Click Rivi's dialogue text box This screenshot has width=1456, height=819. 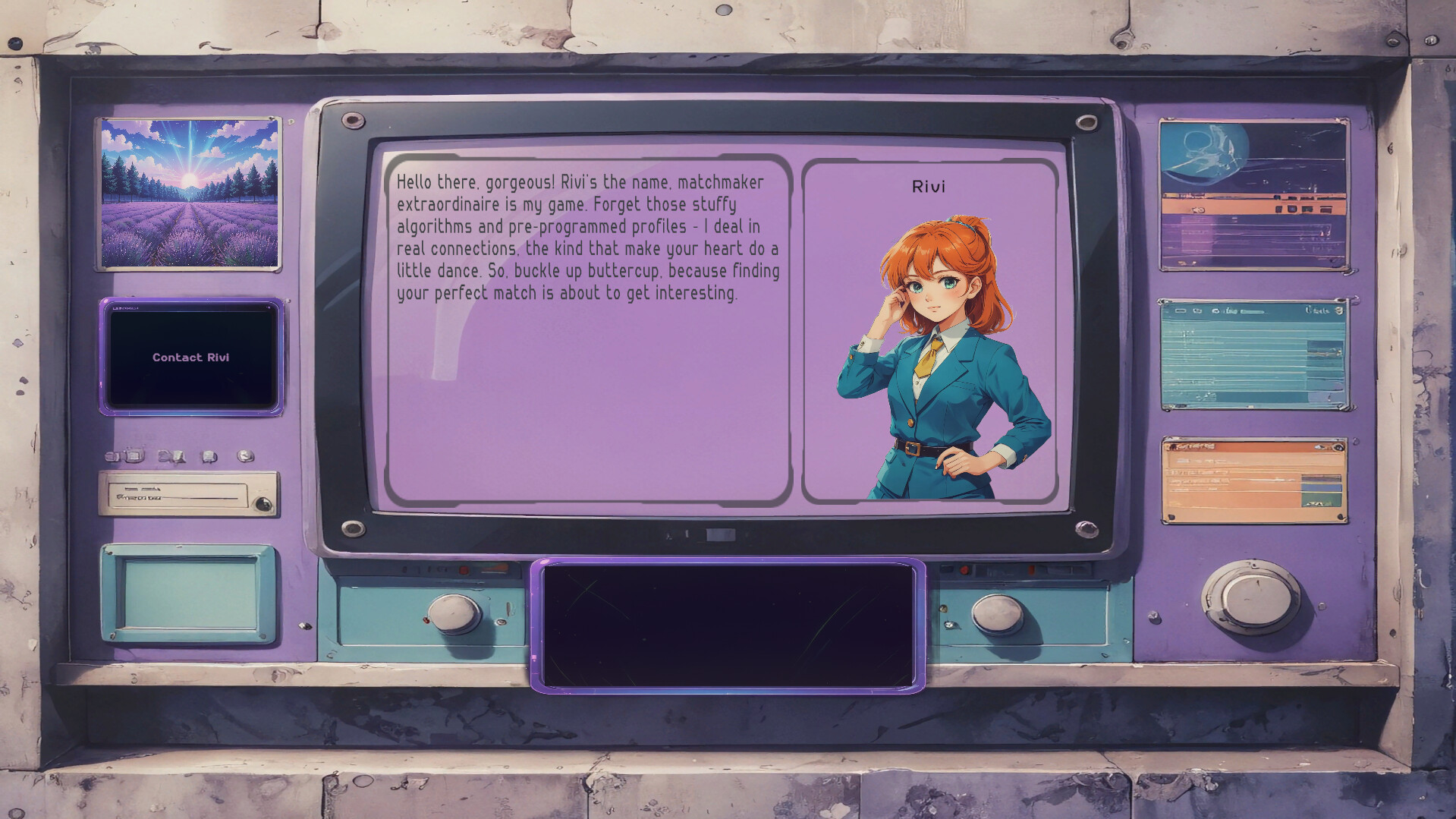[x=589, y=329]
